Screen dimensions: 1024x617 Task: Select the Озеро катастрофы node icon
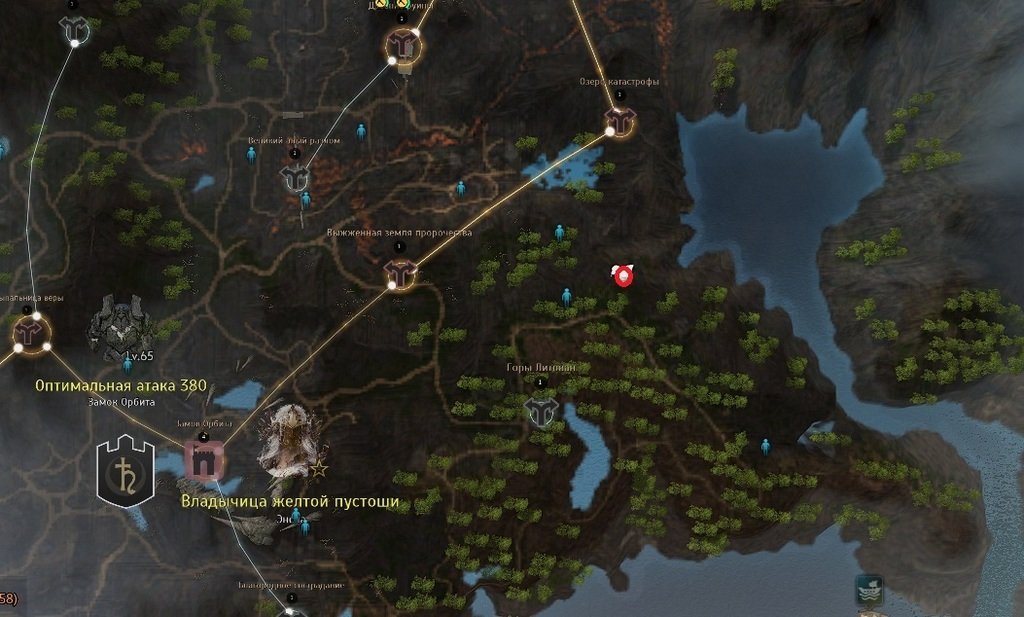point(620,122)
